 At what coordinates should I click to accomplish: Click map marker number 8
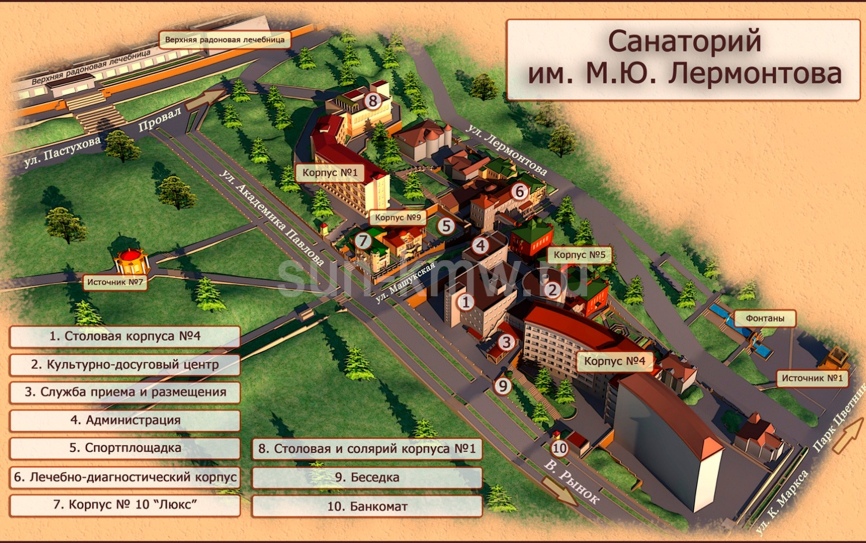(373, 100)
